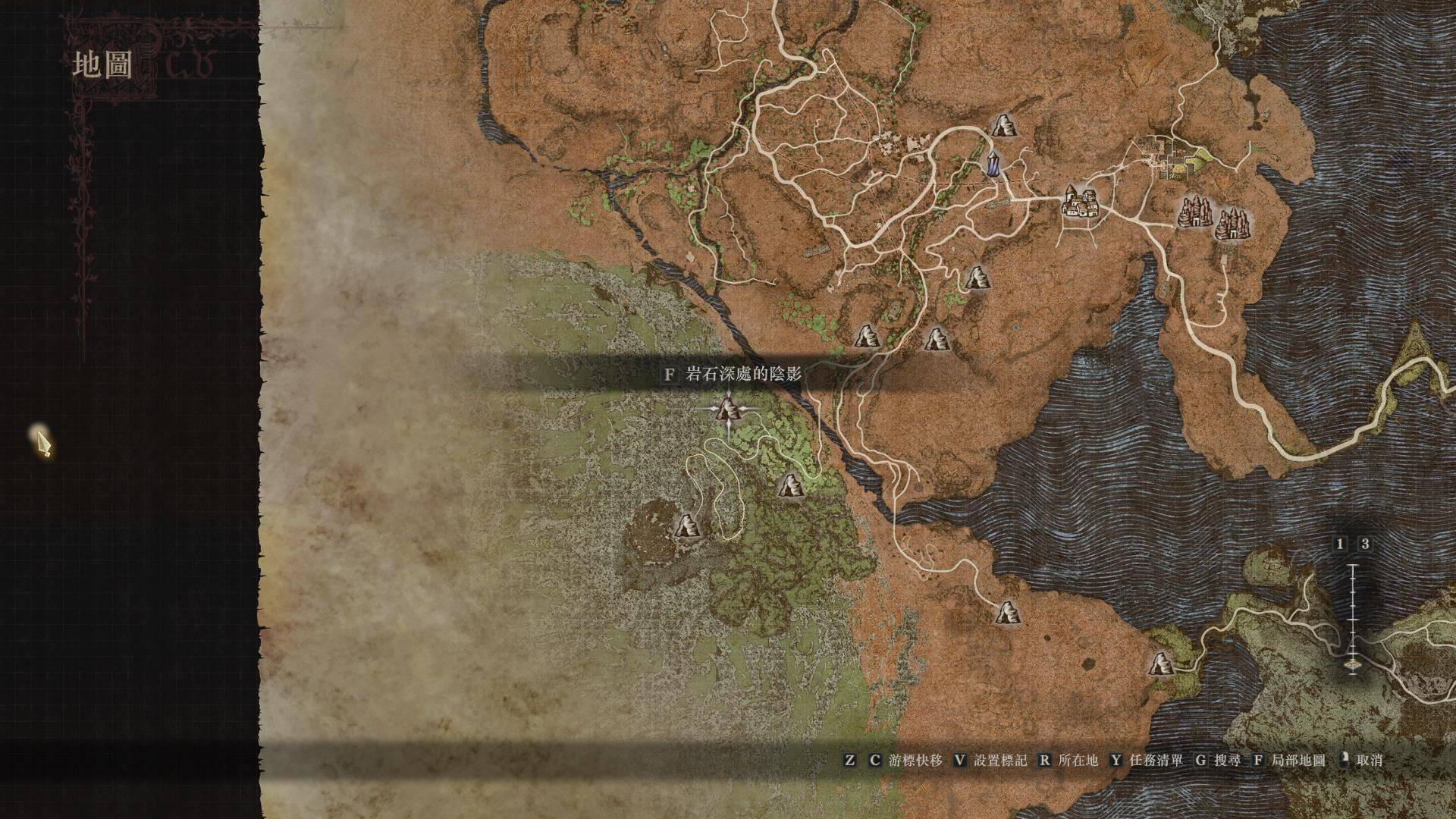
Task: Click the map zoom slider handle
Action: pyautogui.click(x=1353, y=665)
